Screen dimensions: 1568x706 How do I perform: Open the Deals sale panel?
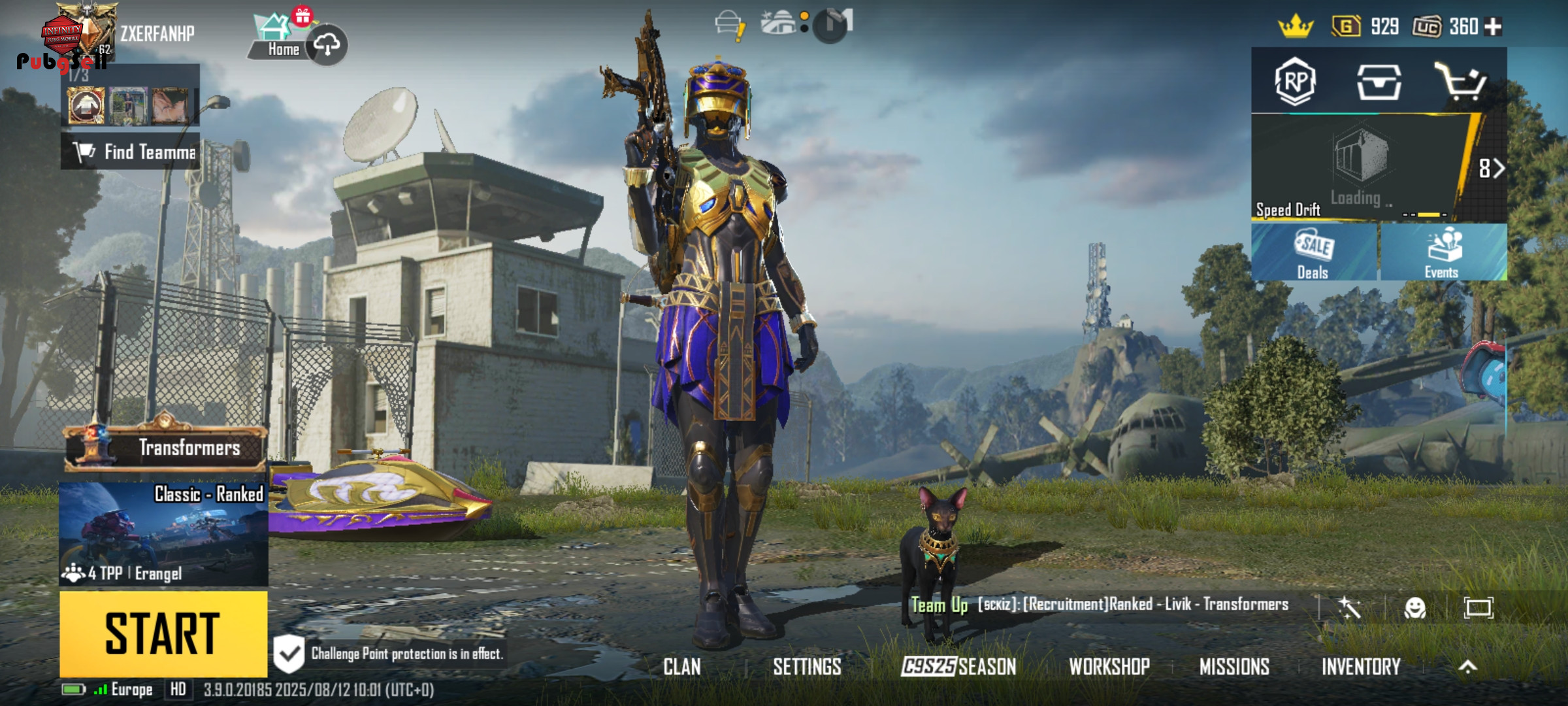point(1314,253)
